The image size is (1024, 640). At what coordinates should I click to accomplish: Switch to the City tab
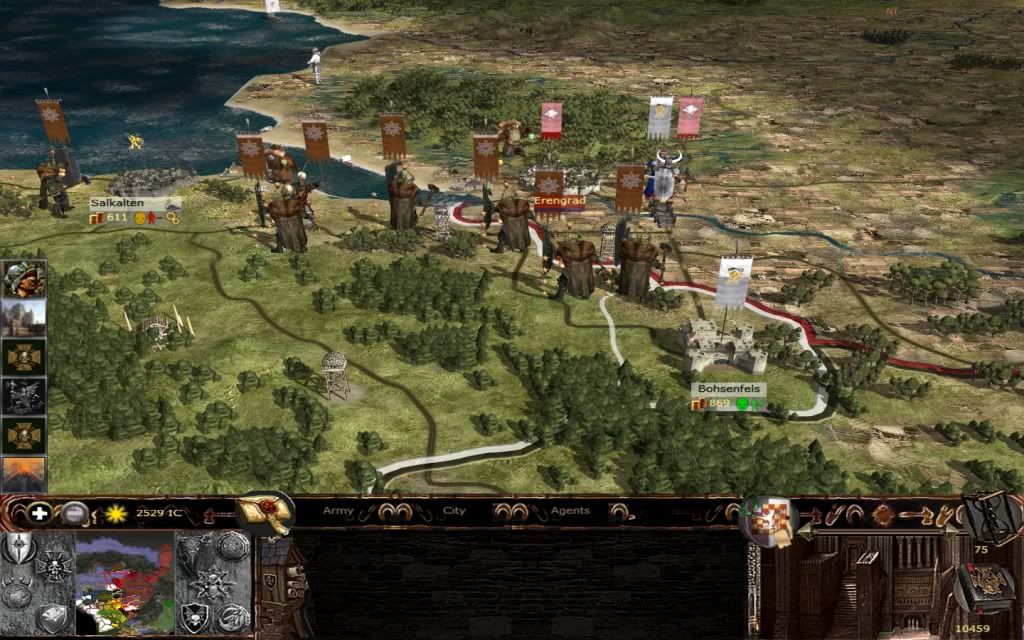(x=455, y=511)
